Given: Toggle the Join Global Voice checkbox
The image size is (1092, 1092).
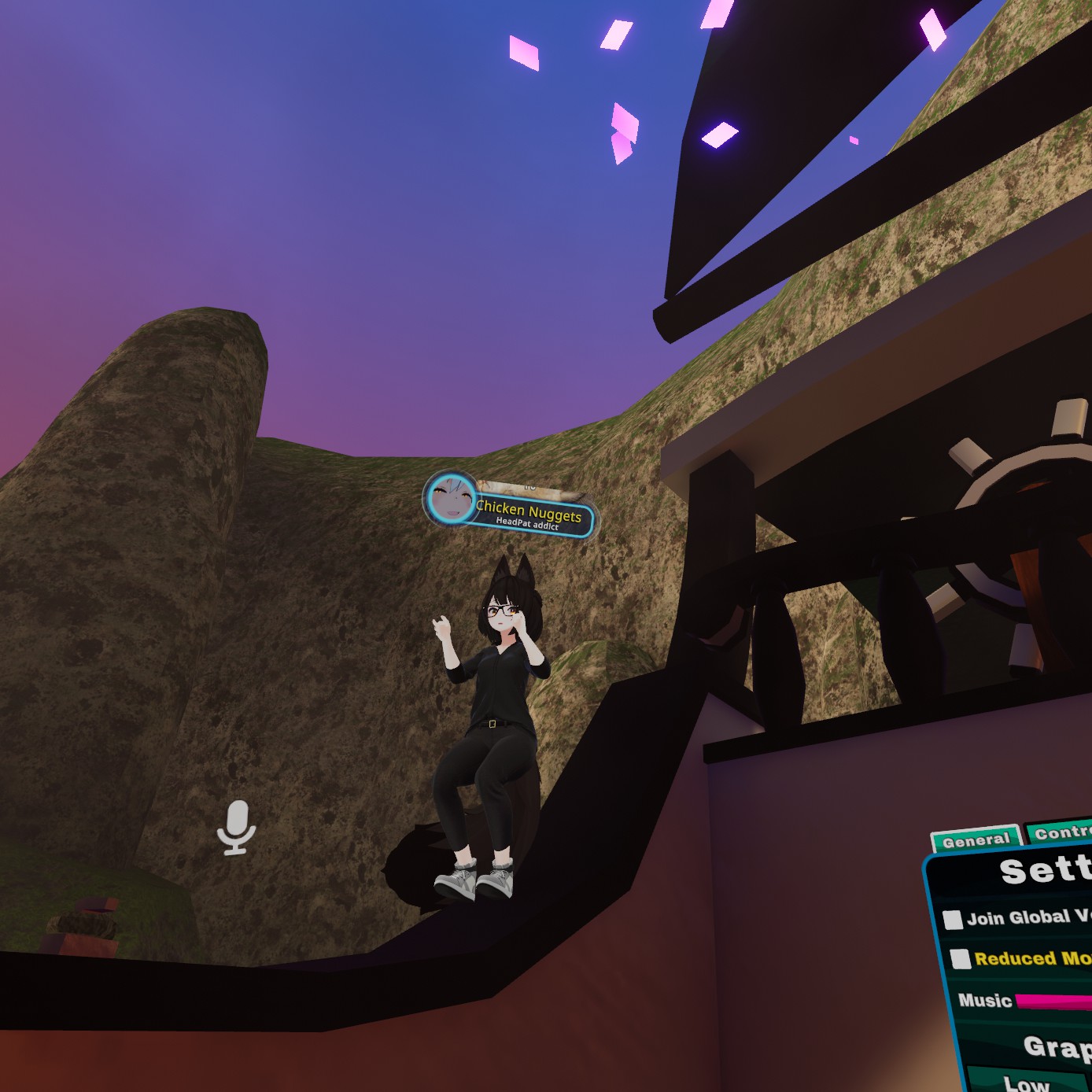Looking at the screenshot, I should pyautogui.click(x=953, y=920).
